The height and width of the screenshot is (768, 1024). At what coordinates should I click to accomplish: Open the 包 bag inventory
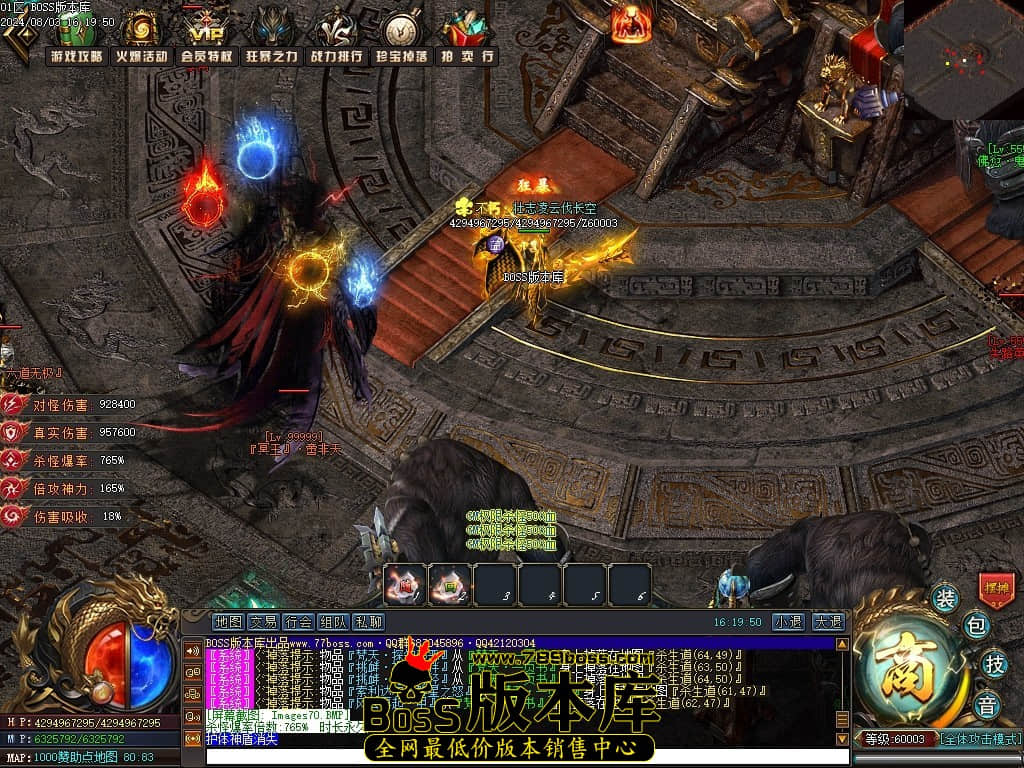pyautogui.click(x=977, y=626)
